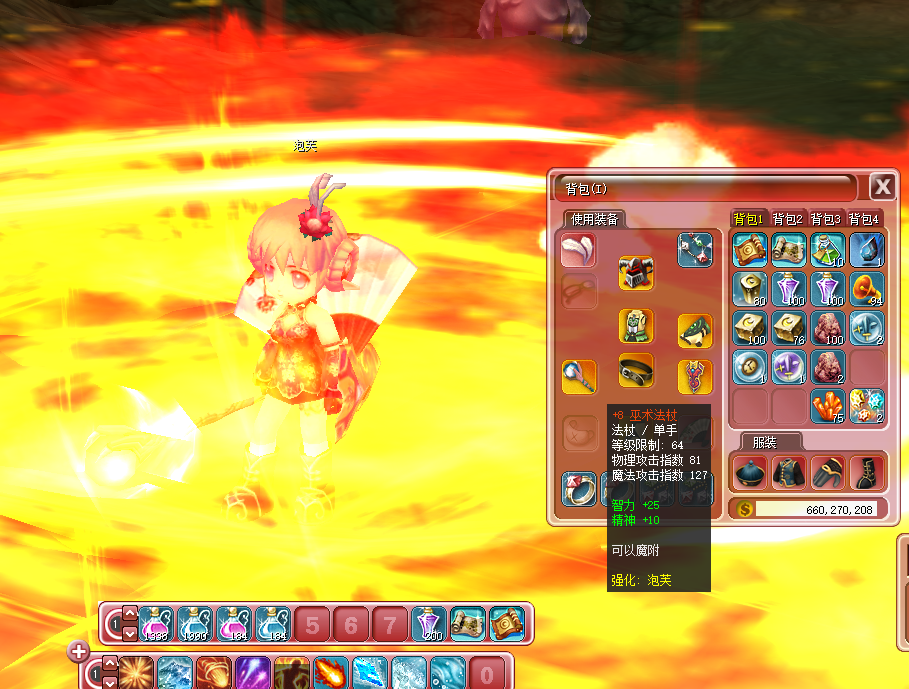The width and height of the screenshot is (909, 689).
Task: Select the equipped staff weapon slot
Action: tap(579, 377)
